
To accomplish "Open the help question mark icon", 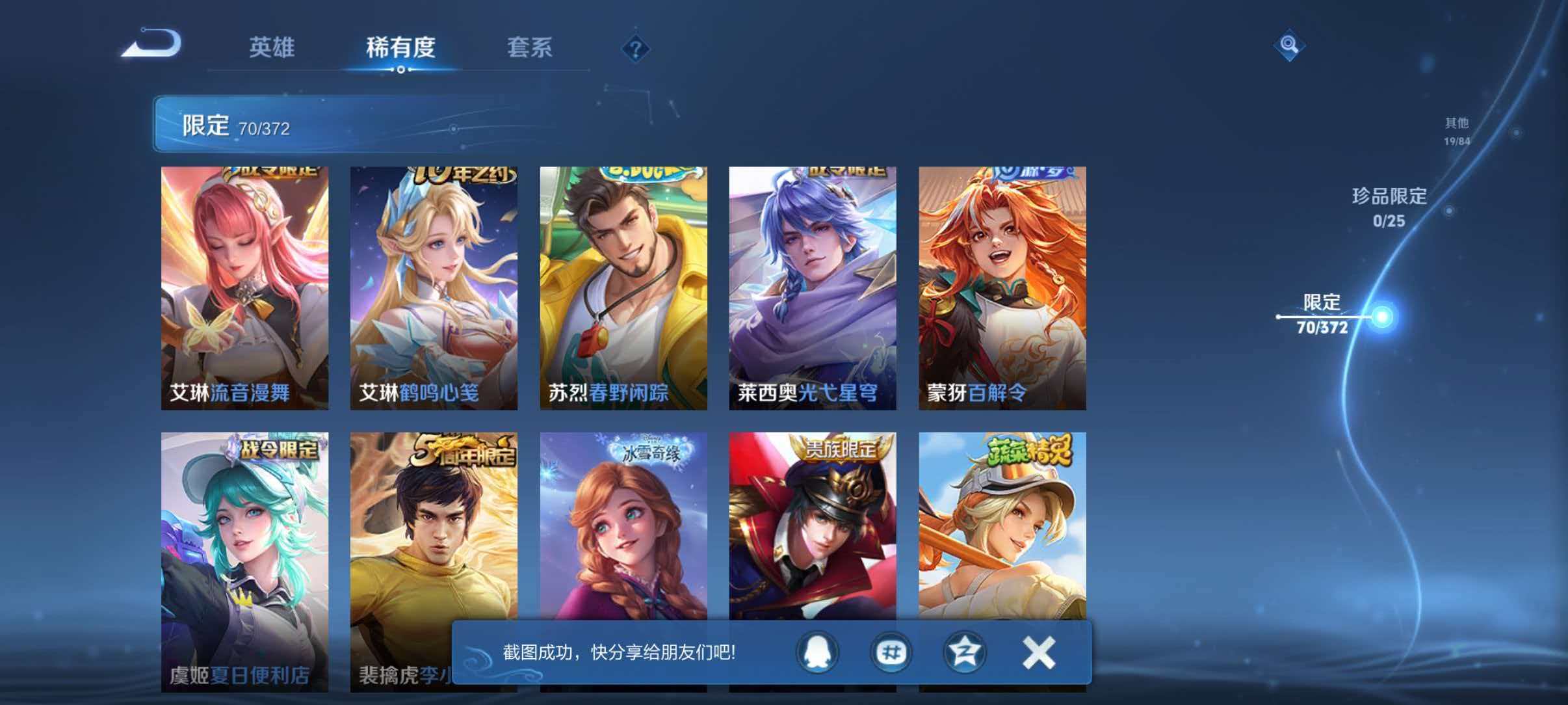I will tap(636, 50).
